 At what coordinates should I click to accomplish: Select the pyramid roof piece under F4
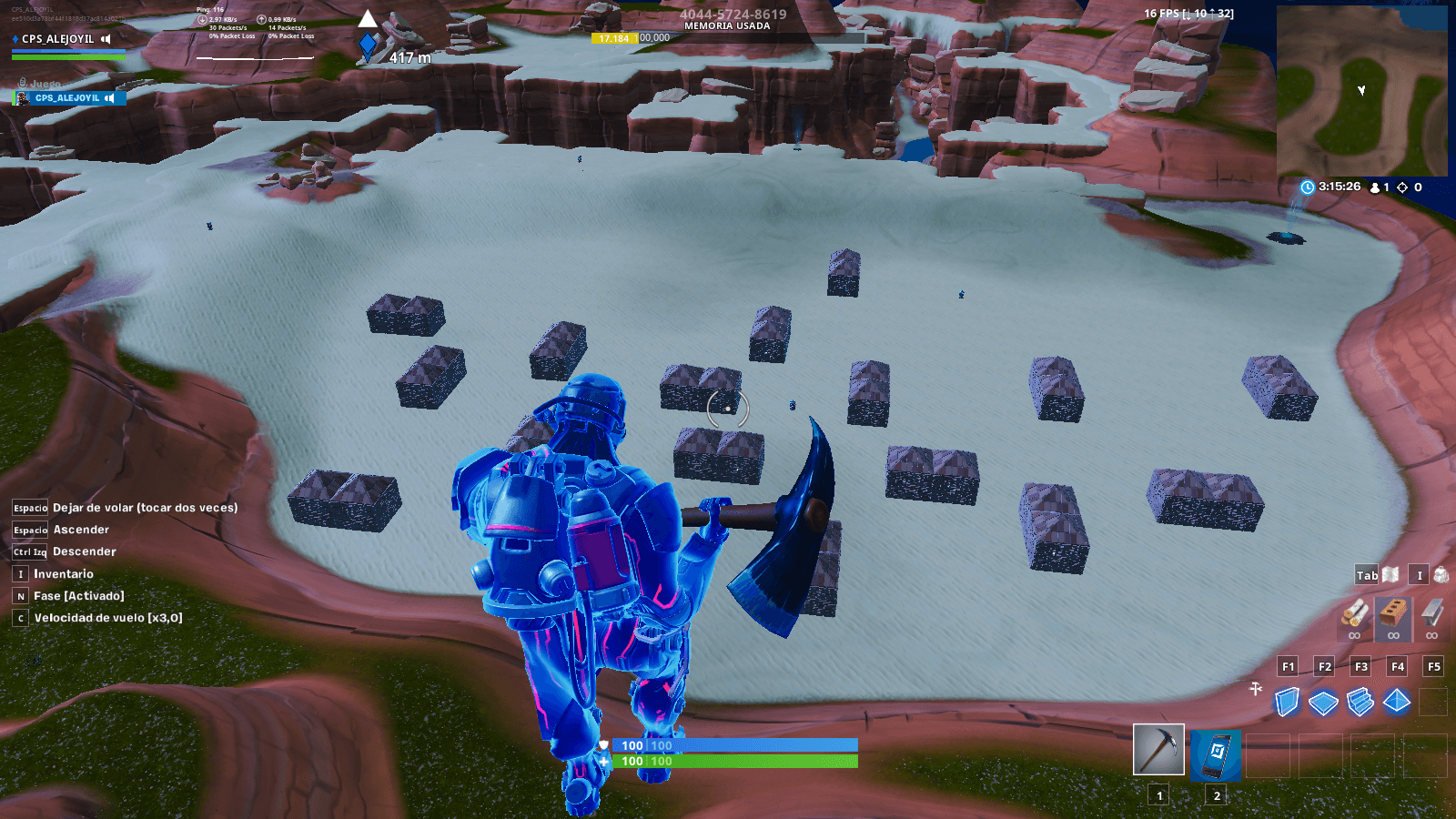[x=1394, y=703]
